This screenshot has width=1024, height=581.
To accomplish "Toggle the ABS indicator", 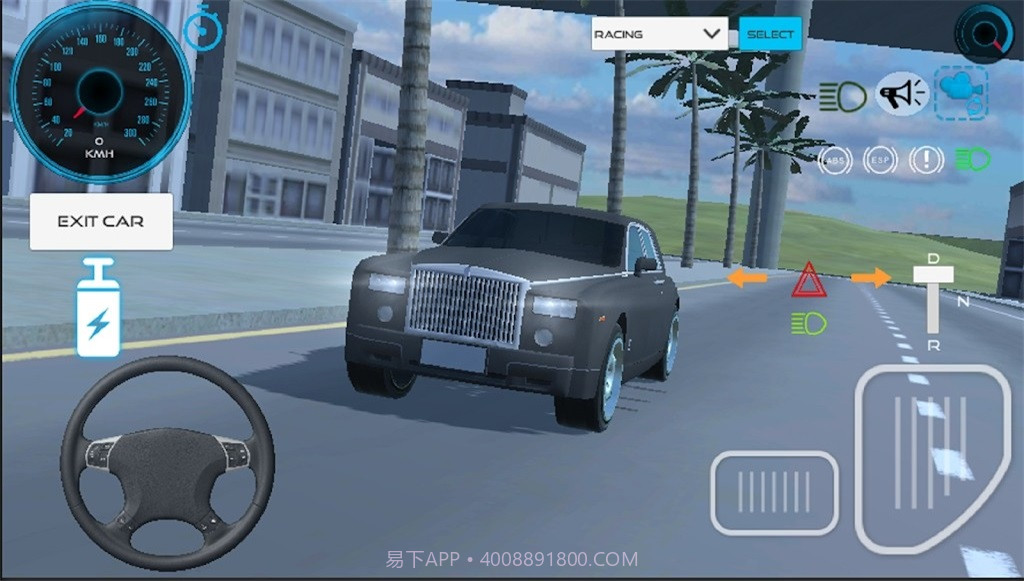I will (x=834, y=160).
